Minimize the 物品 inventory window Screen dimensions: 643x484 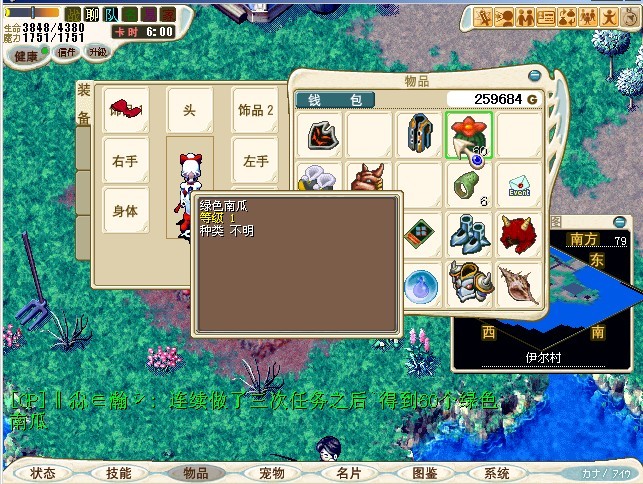pos(535,73)
